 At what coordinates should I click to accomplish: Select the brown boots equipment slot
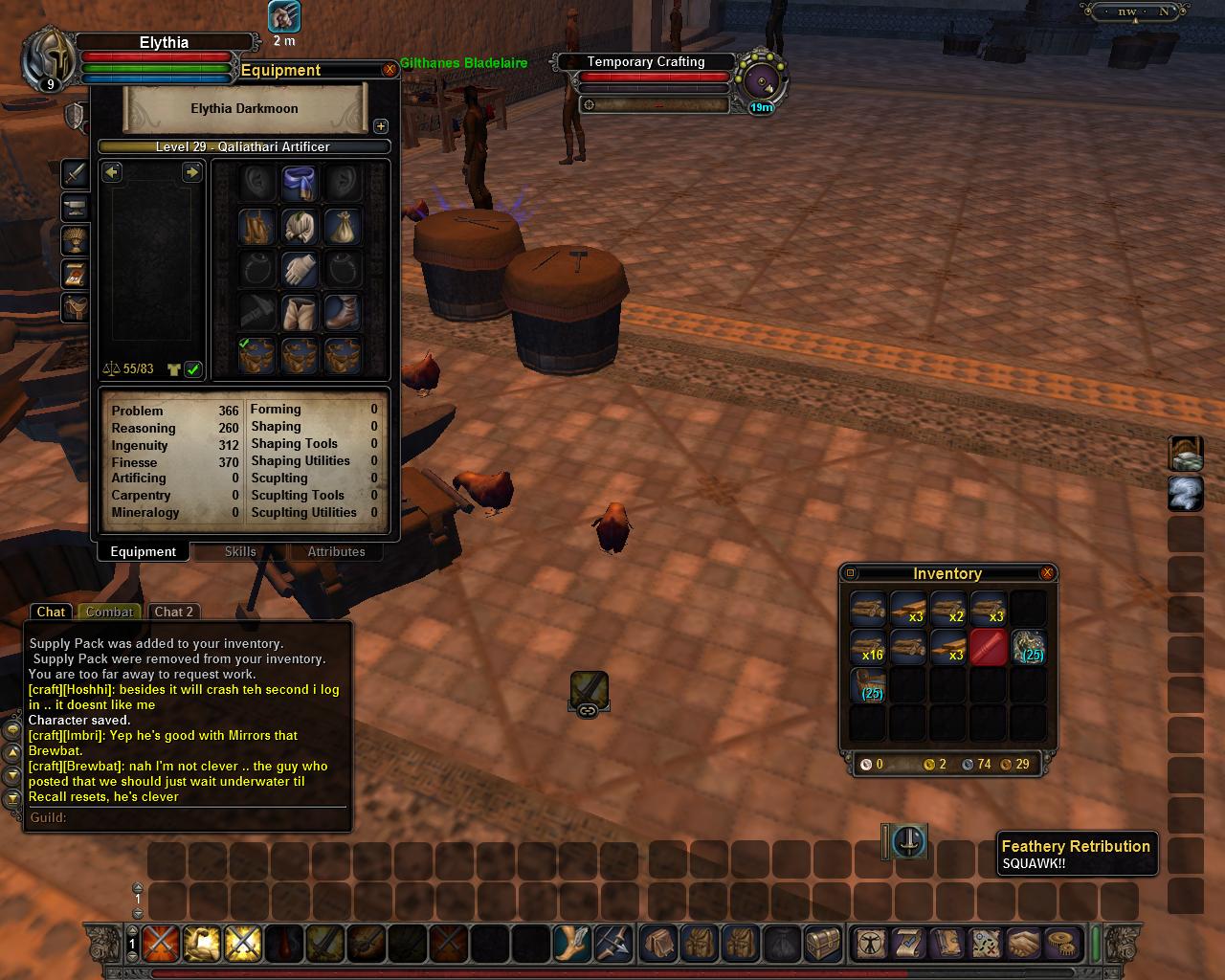coord(342,312)
